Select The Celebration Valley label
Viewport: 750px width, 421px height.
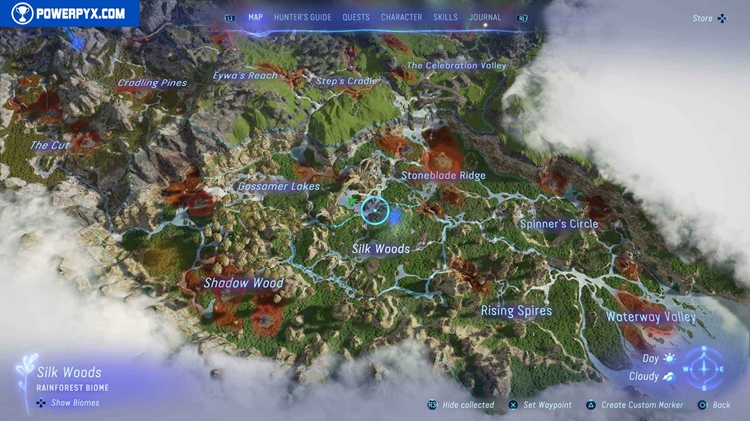click(457, 66)
